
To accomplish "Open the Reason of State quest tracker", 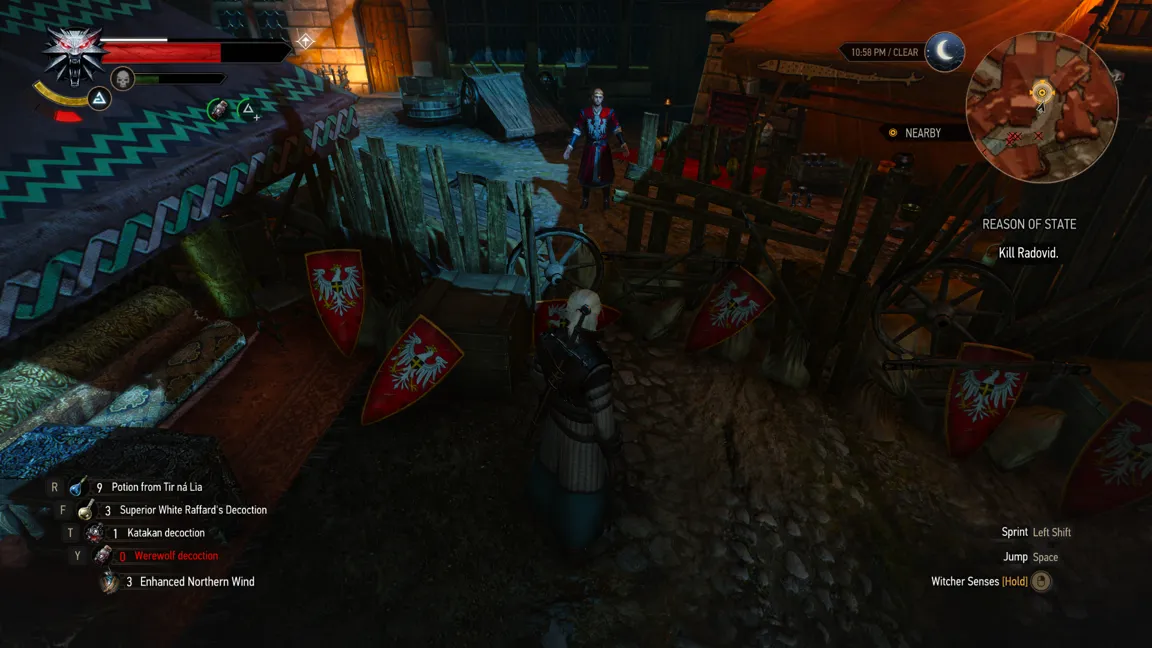I will pos(1029,225).
